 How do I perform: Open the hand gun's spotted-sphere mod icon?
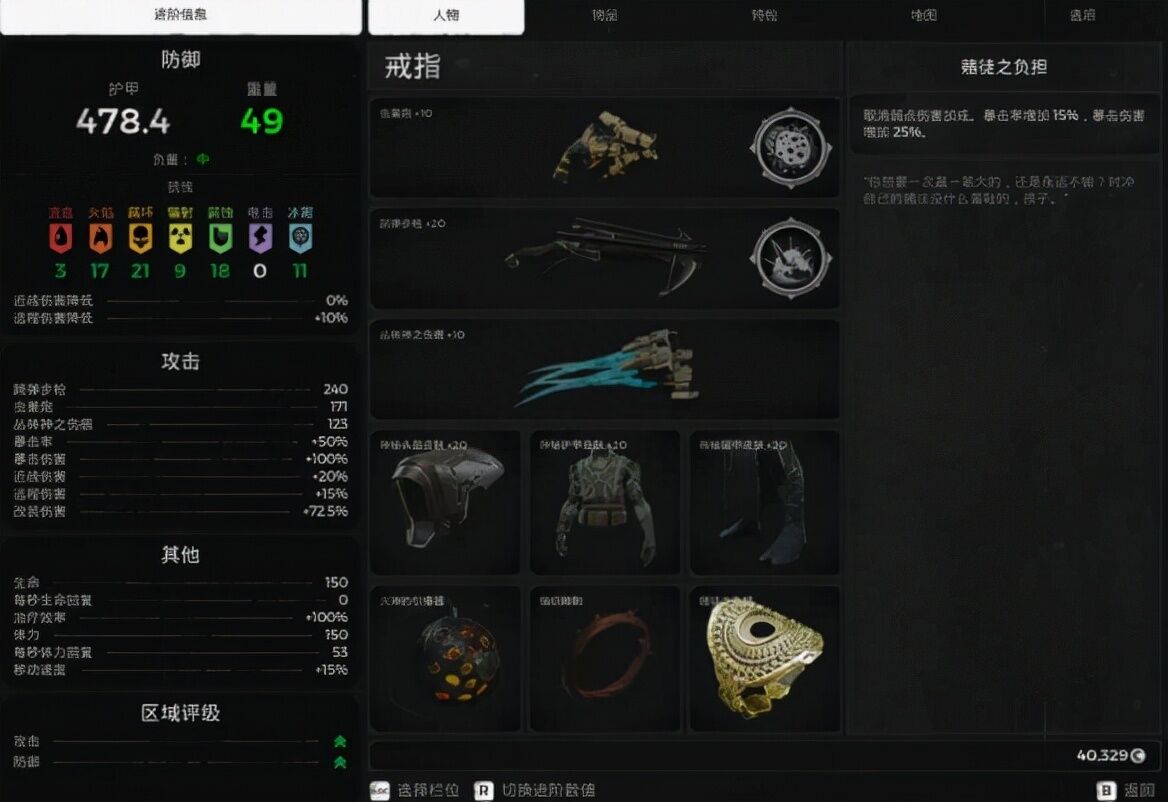[789, 146]
